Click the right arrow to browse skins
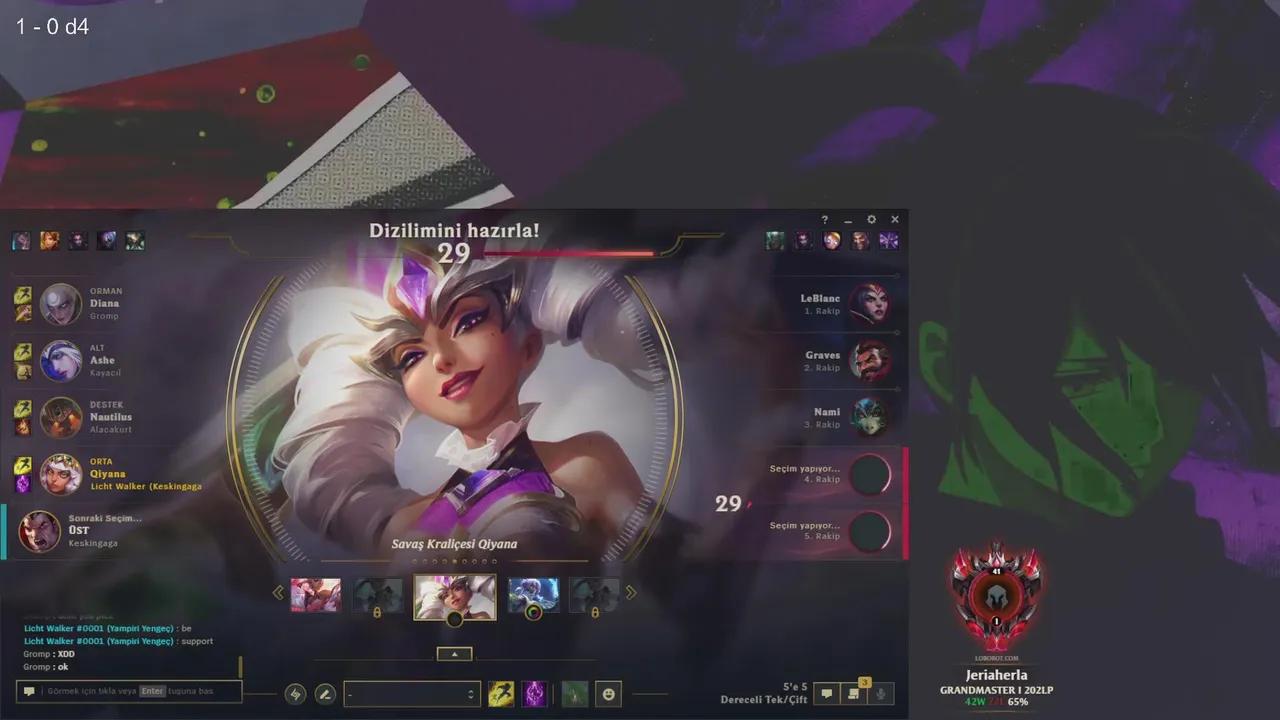The image size is (1280, 720). click(631, 592)
